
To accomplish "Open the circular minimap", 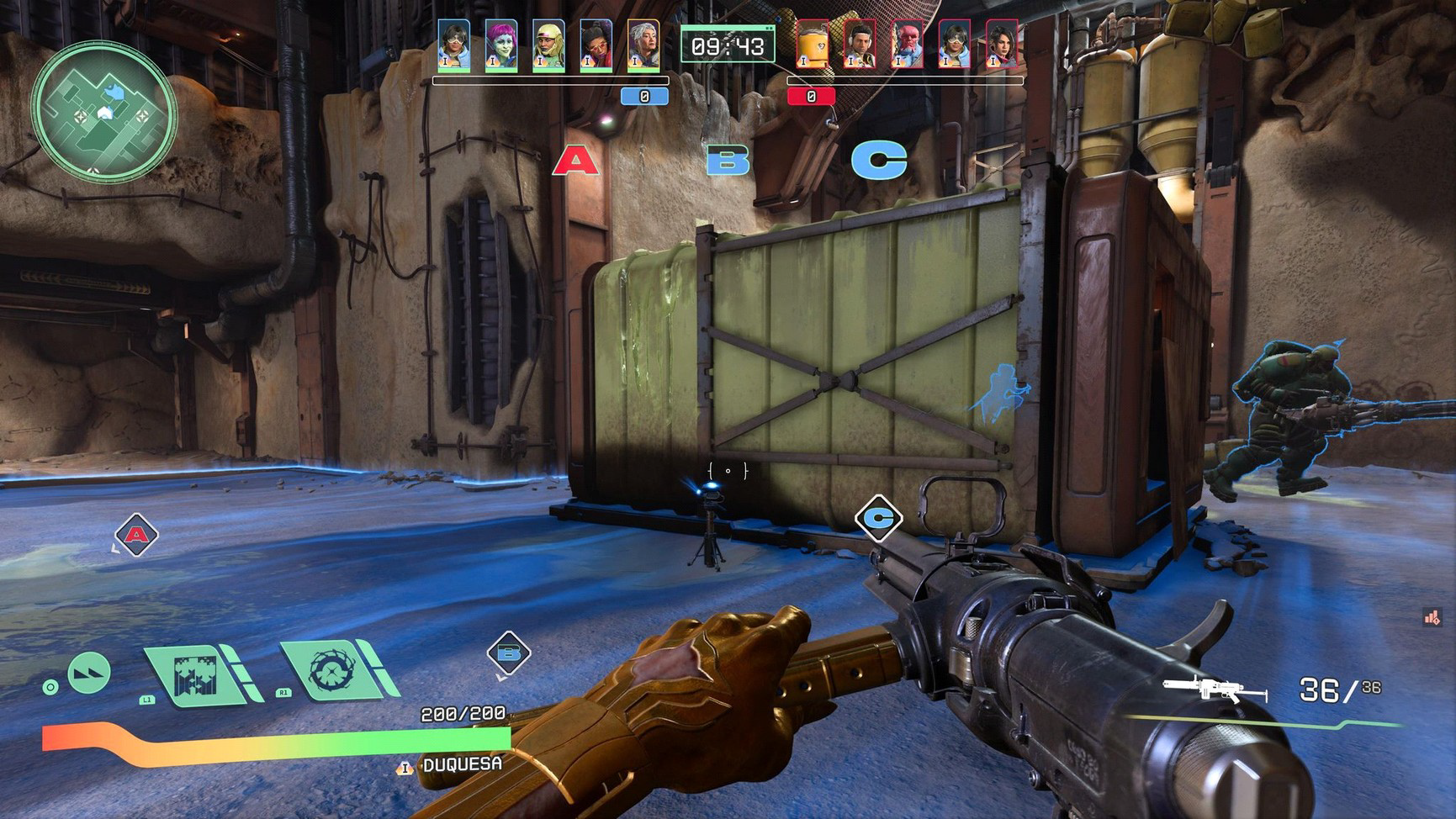I will pyautogui.click(x=104, y=111).
